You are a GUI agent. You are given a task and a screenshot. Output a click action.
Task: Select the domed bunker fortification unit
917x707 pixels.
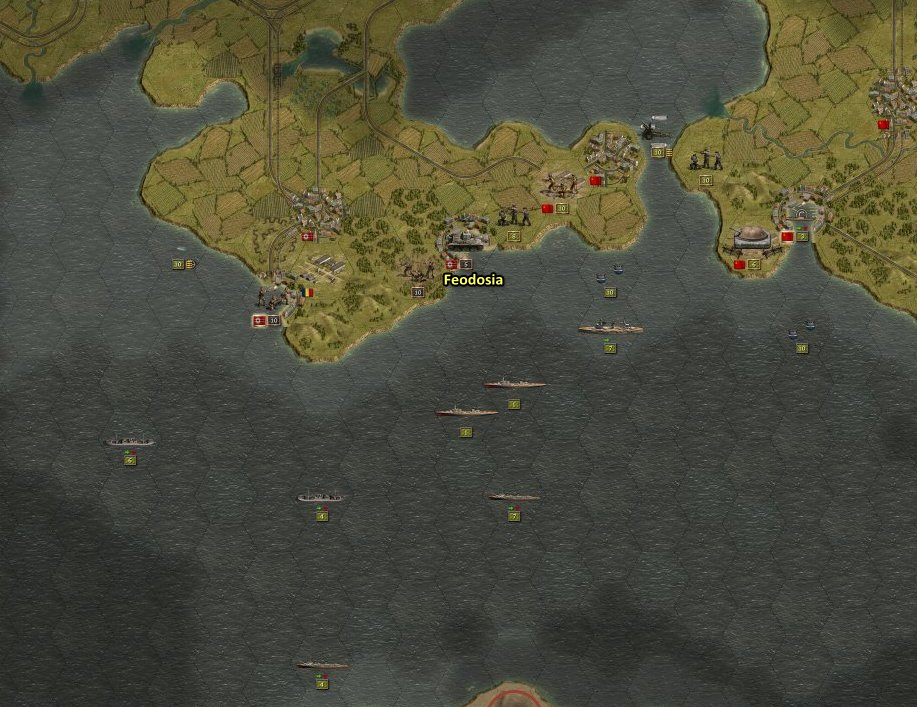point(750,238)
